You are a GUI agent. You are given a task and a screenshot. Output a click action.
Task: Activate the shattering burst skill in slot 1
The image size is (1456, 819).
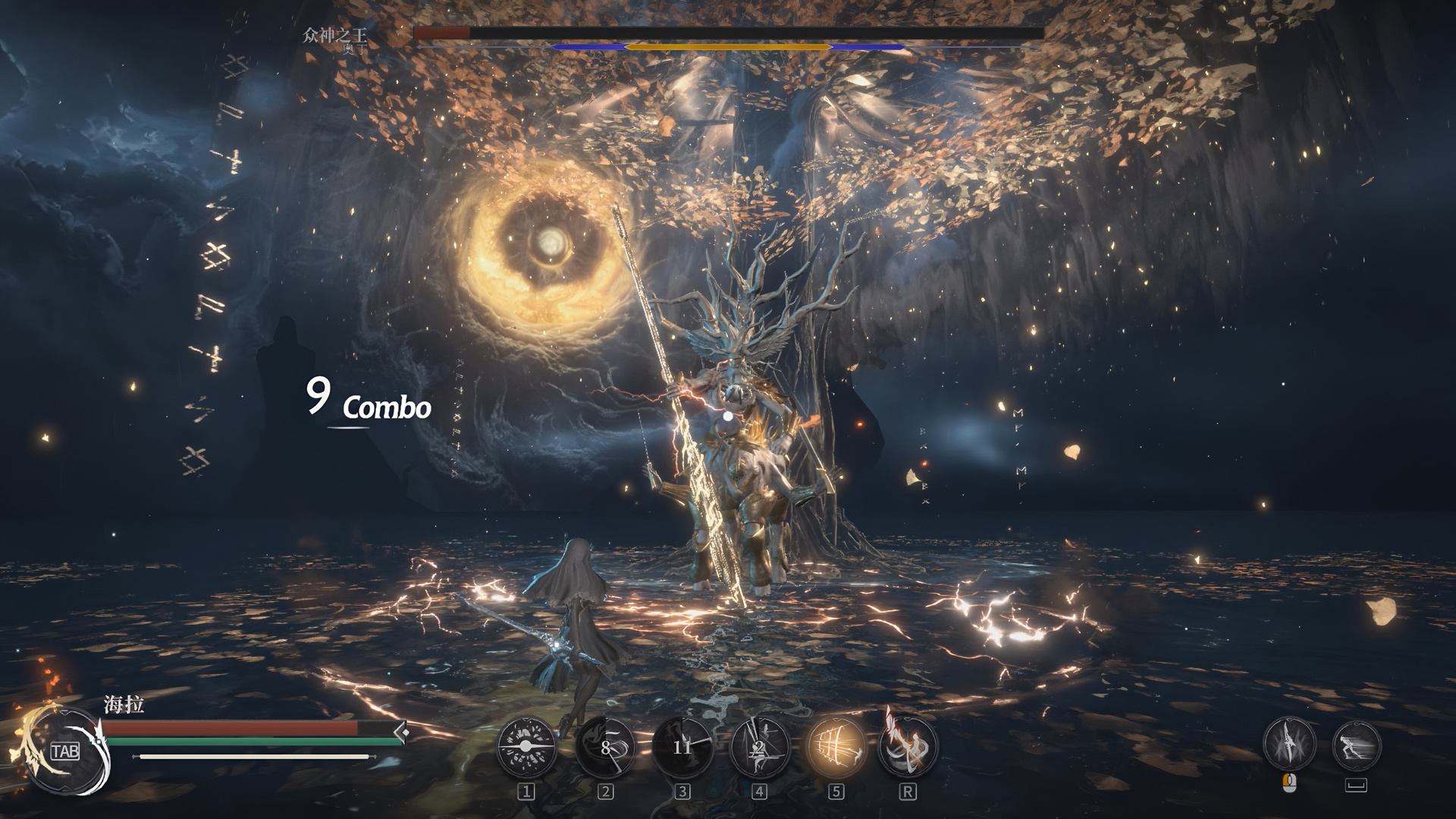tap(526, 747)
